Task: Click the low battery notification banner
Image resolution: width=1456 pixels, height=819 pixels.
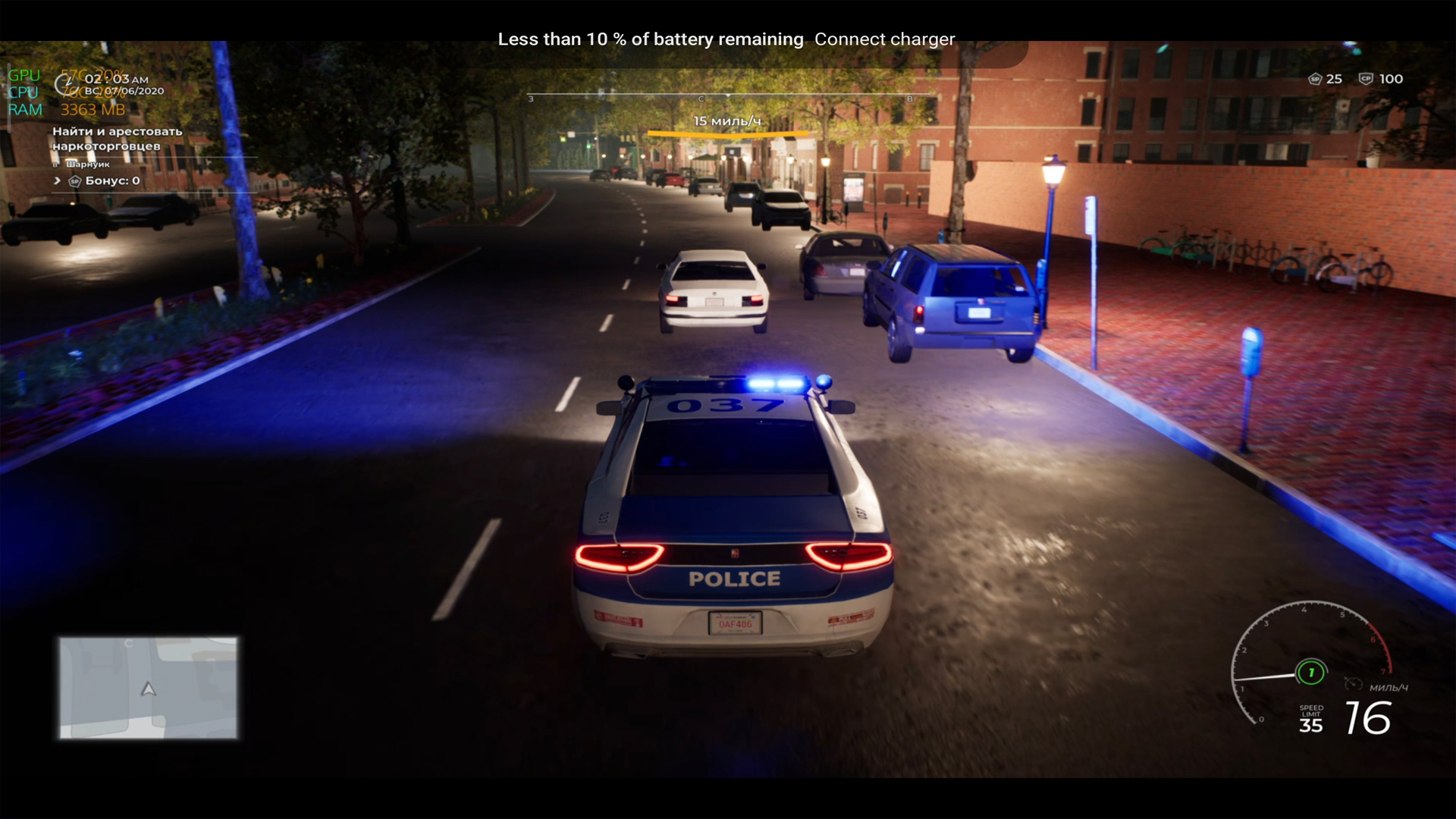Action: click(726, 39)
